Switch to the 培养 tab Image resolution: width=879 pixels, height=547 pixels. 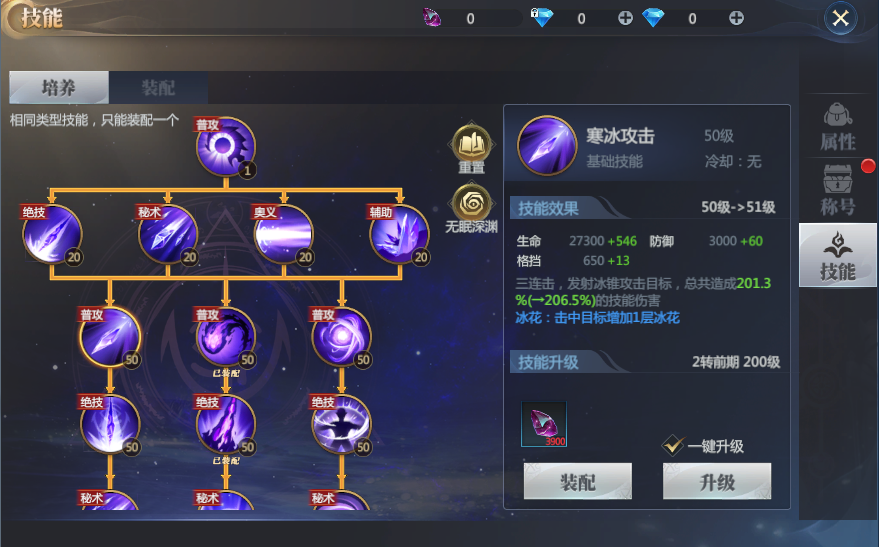pos(58,88)
